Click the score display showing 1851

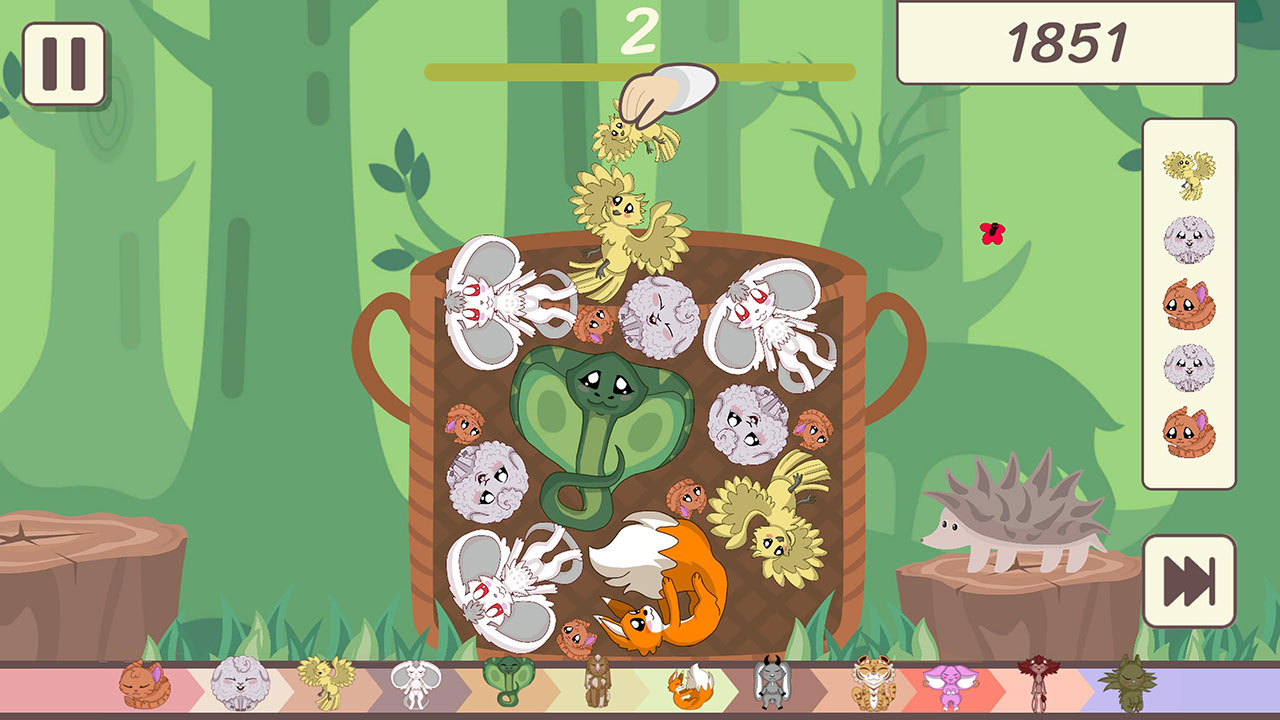pyautogui.click(x=1064, y=44)
